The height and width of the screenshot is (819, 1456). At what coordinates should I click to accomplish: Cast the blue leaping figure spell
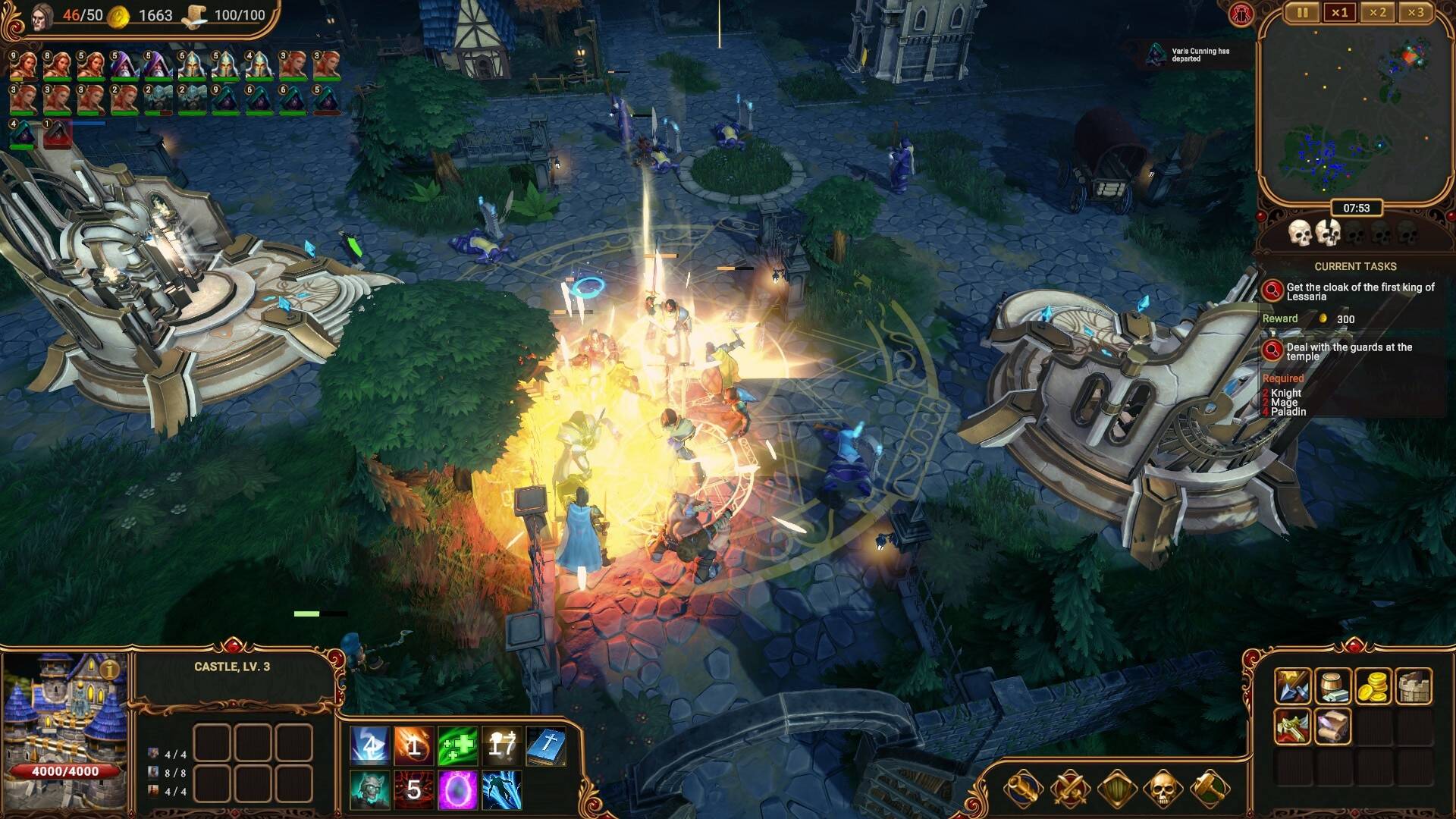coord(501,790)
